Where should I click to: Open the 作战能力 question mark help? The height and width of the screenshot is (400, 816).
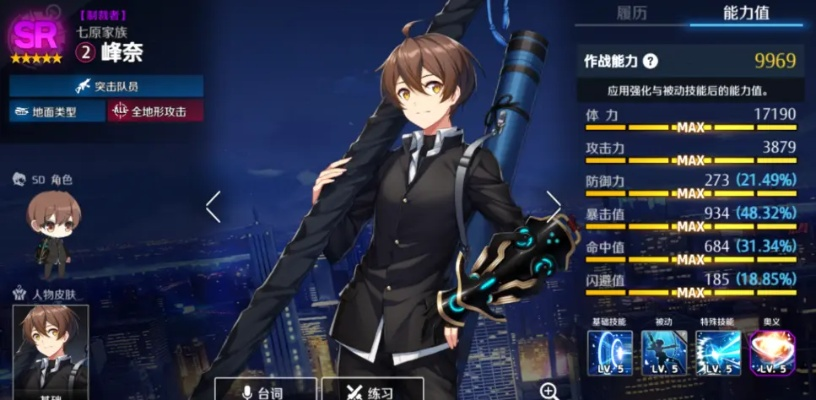click(650, 61)
